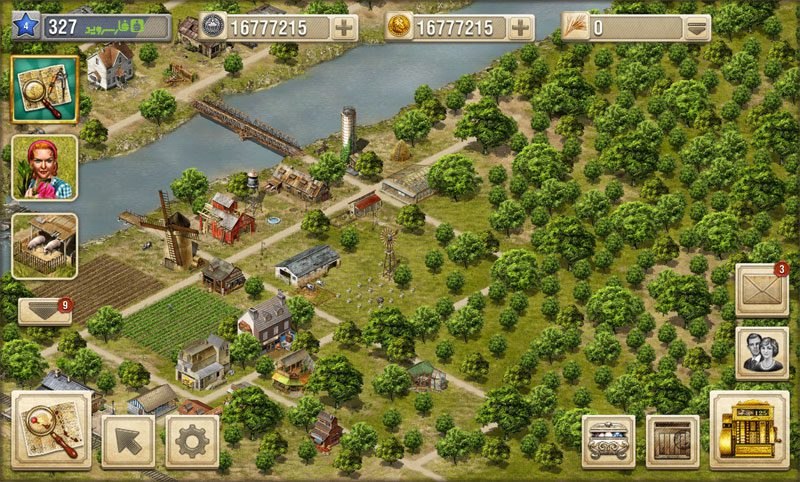Image resolution: width=800 pixels, height=482 pixels.
Task: Open the golden cash register shop
Action: 748,430
